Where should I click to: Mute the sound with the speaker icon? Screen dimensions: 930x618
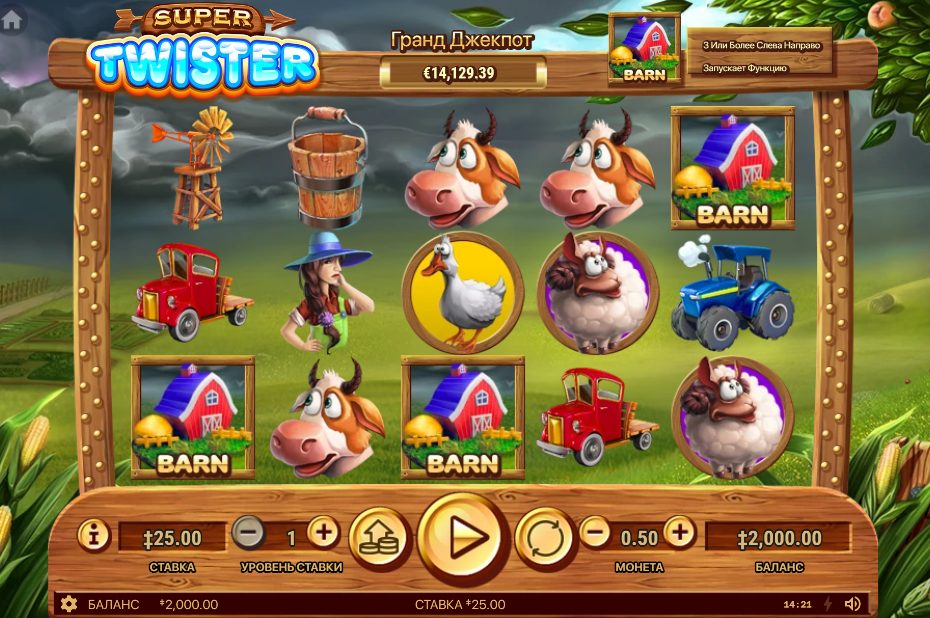tap(852, 604)
